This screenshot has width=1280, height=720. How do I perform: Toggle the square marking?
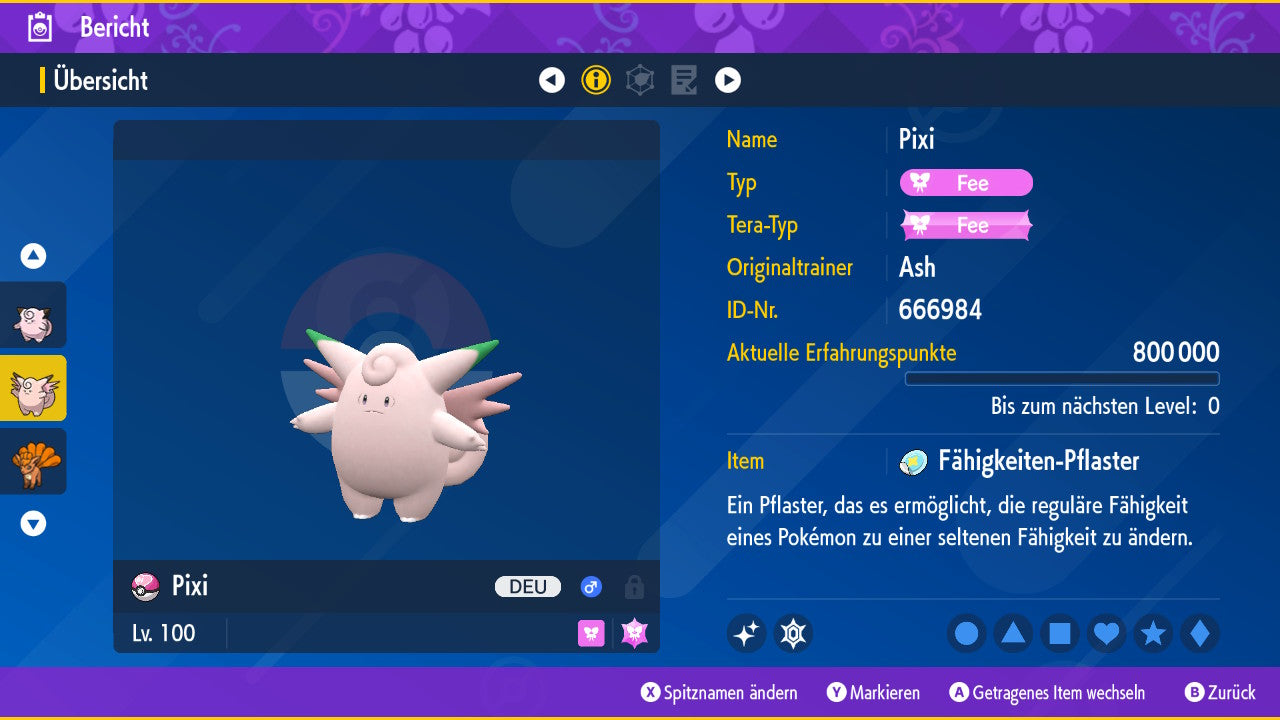point(1060,634)
